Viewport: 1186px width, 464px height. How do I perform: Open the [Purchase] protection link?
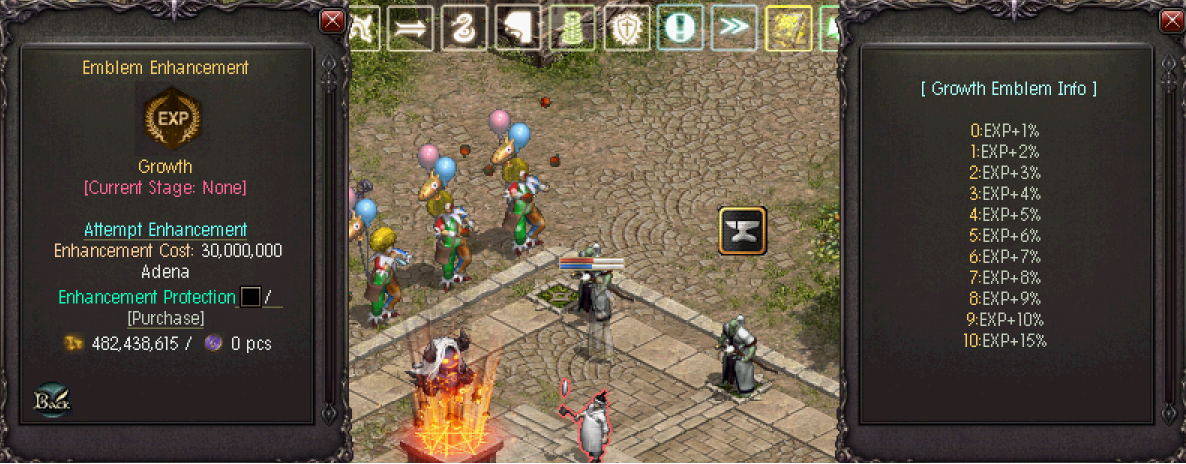(166, 318)
